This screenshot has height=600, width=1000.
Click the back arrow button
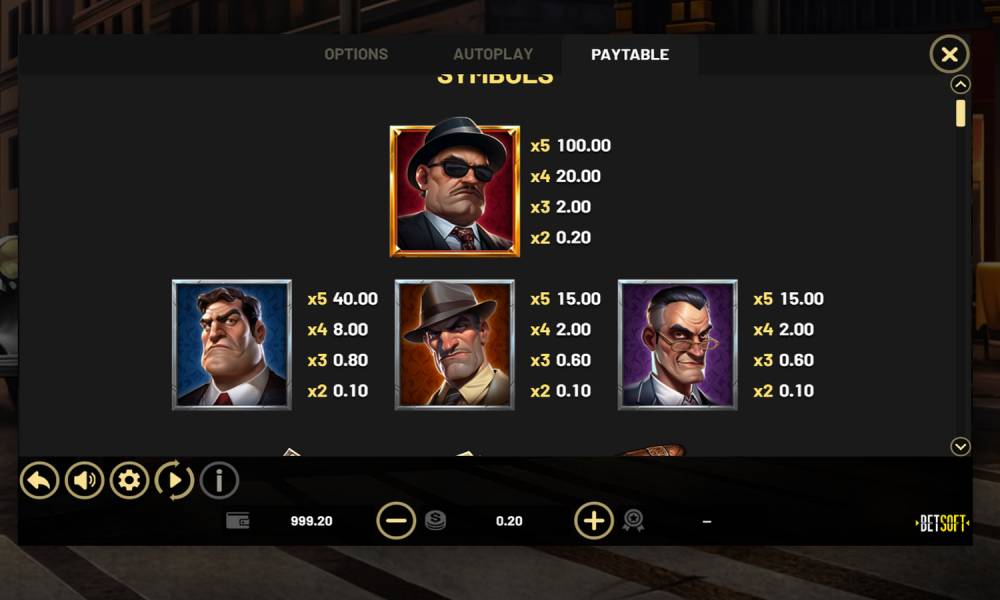click(x=39, y=481)
